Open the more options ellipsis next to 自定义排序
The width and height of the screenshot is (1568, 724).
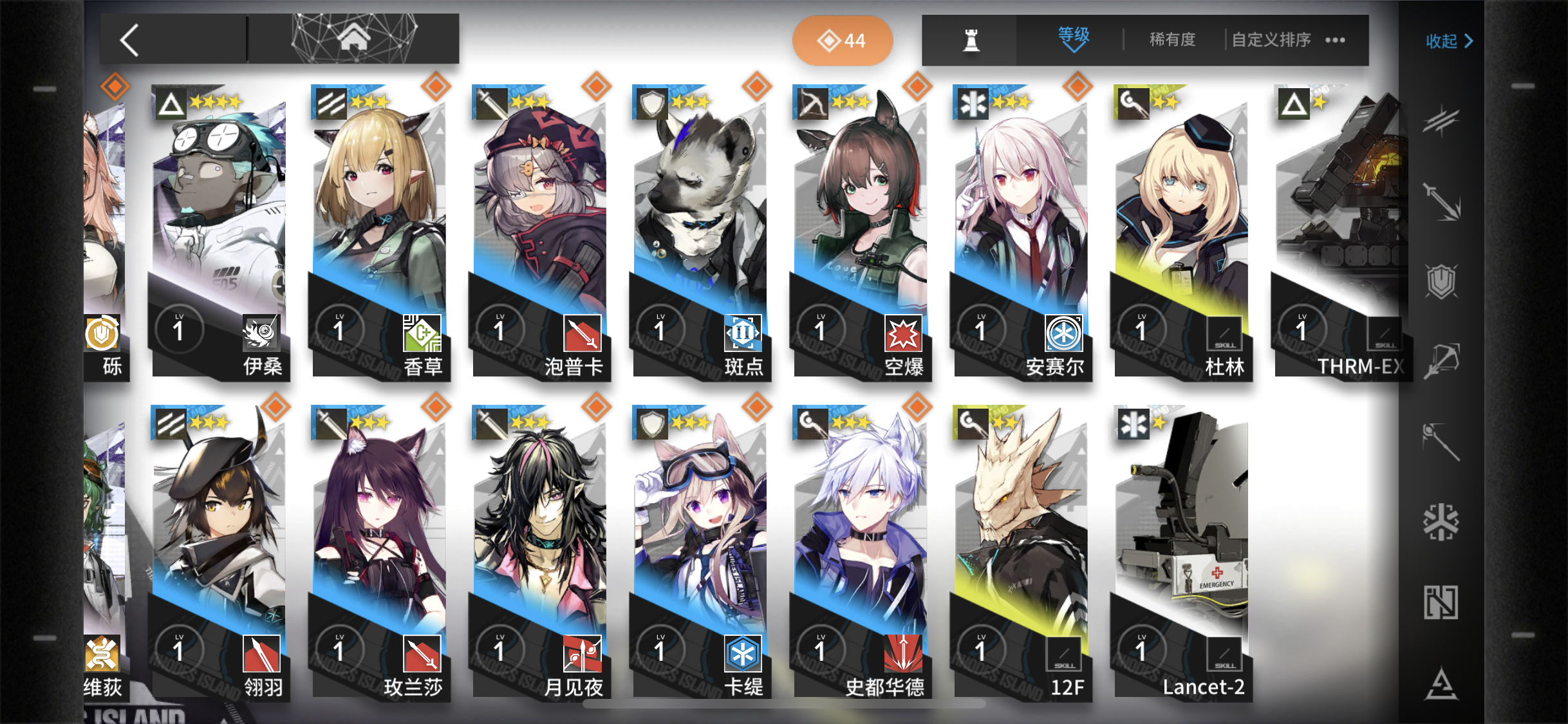(1335, 40)
